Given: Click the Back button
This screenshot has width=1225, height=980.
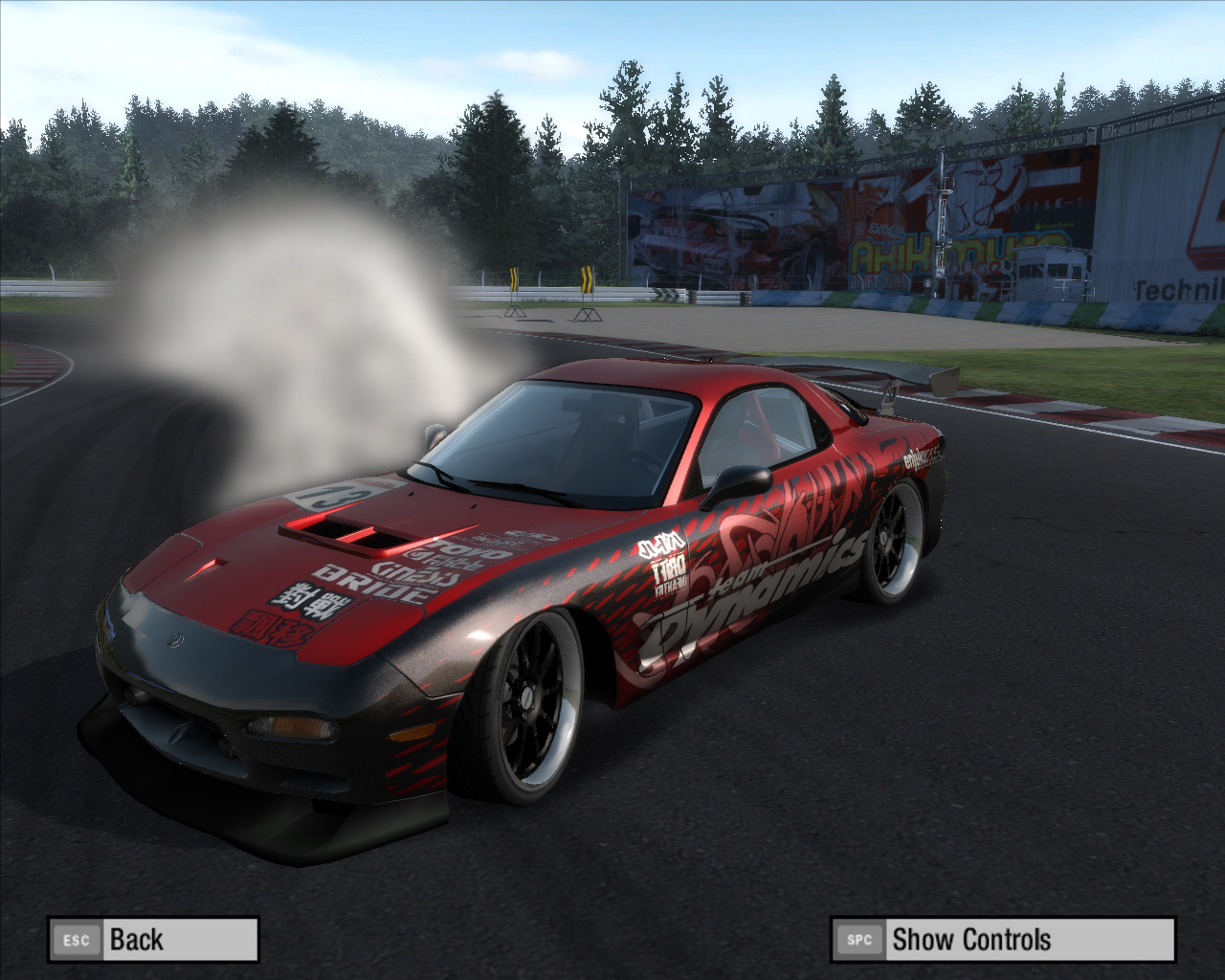Looking at the screenshot, I should point(153,940).
